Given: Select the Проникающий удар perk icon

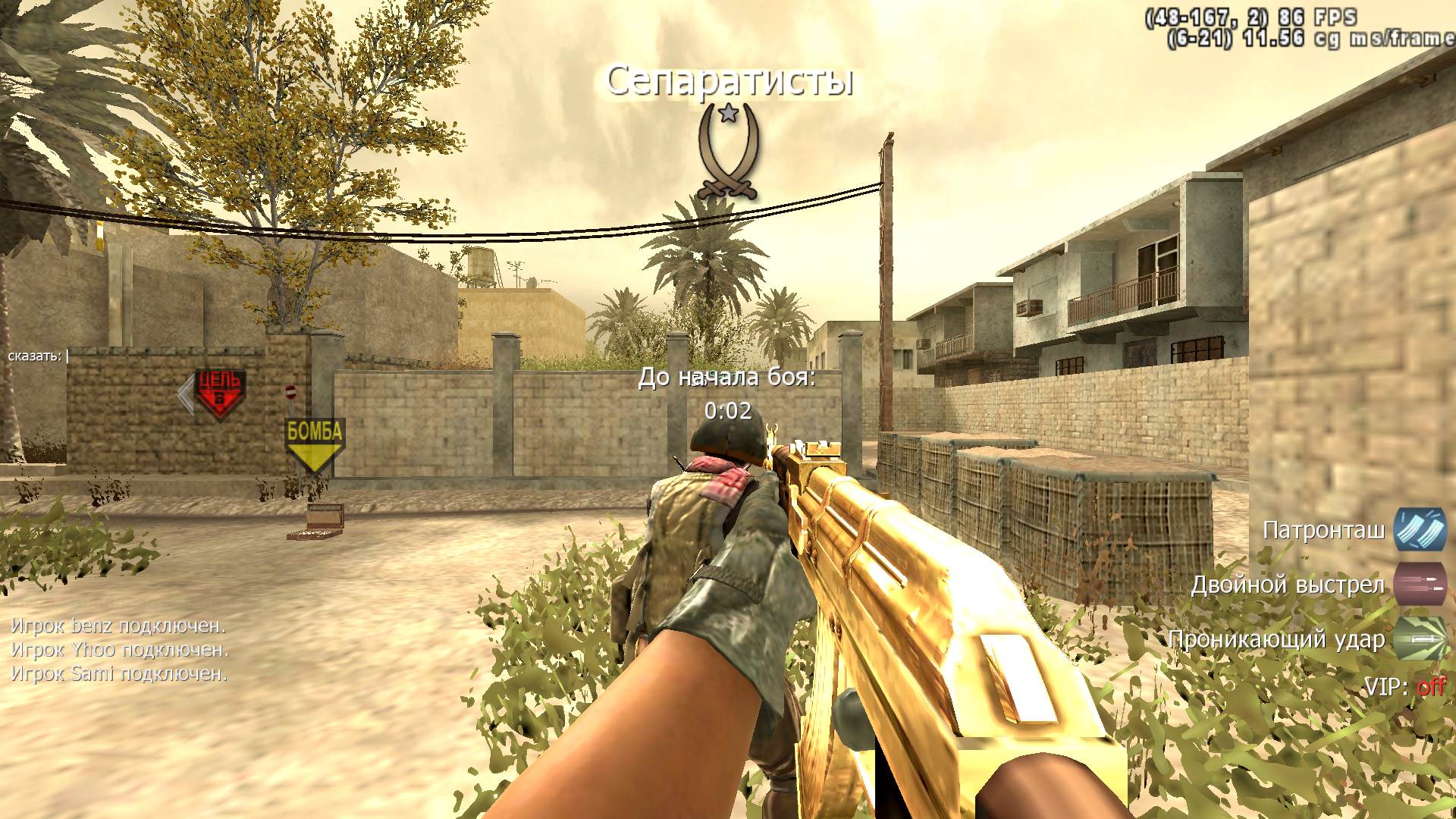Looking at the screenshot, I should coord(1420,639).
